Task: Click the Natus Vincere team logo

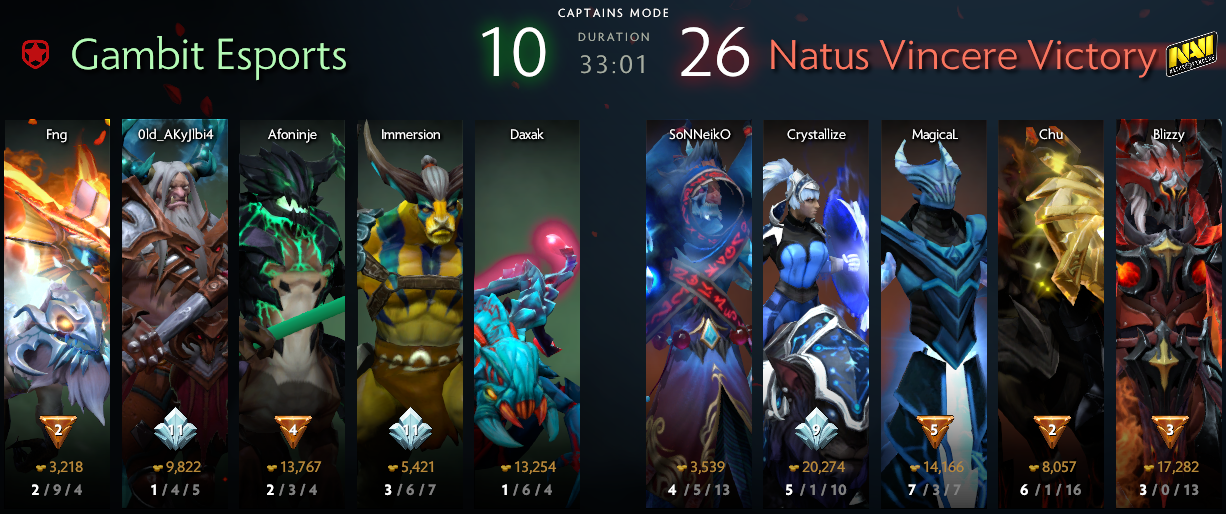Action: coord(1189,59)
